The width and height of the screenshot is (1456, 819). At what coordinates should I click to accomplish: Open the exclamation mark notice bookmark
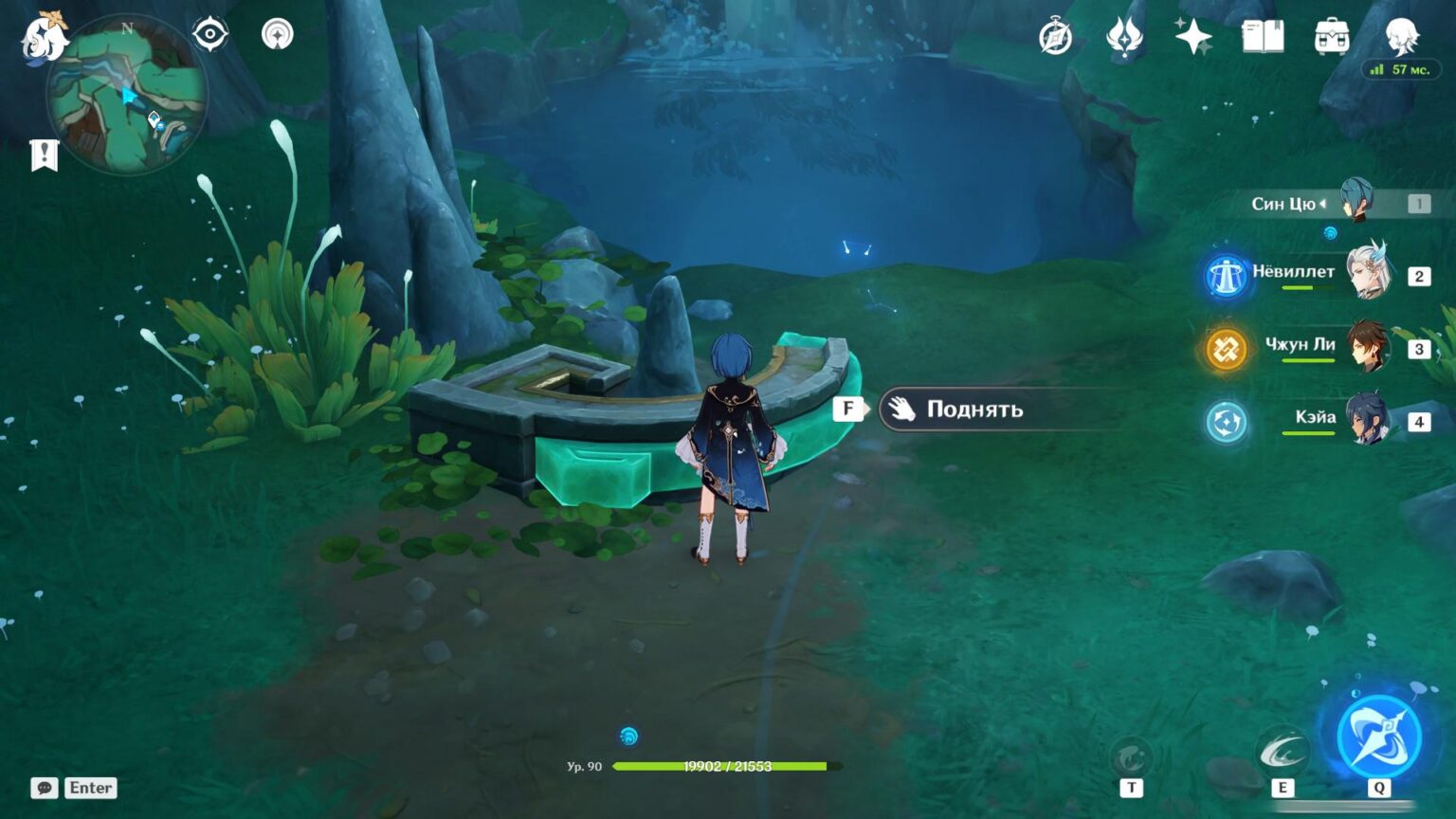tap(45, 155)
